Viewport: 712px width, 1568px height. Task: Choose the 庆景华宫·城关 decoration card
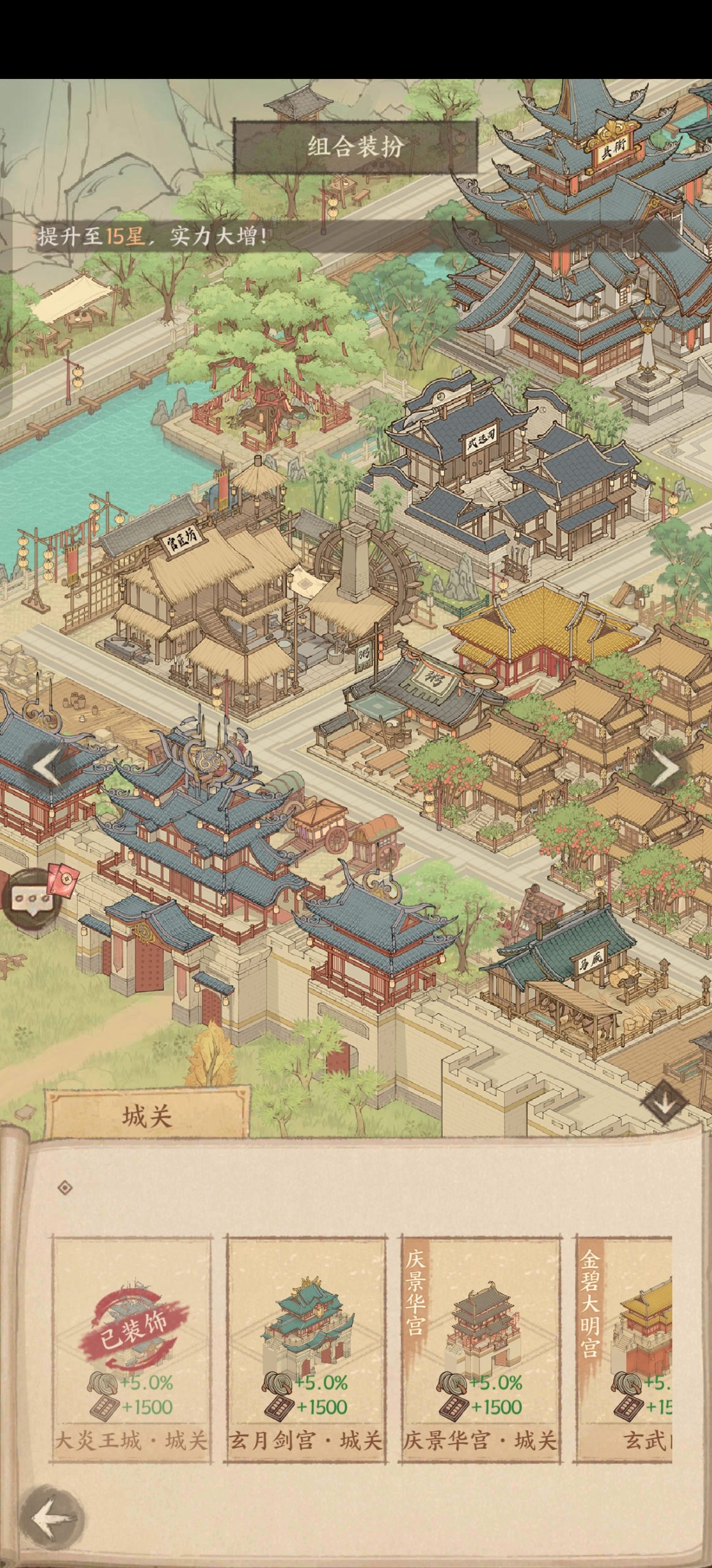[480, 1347]
